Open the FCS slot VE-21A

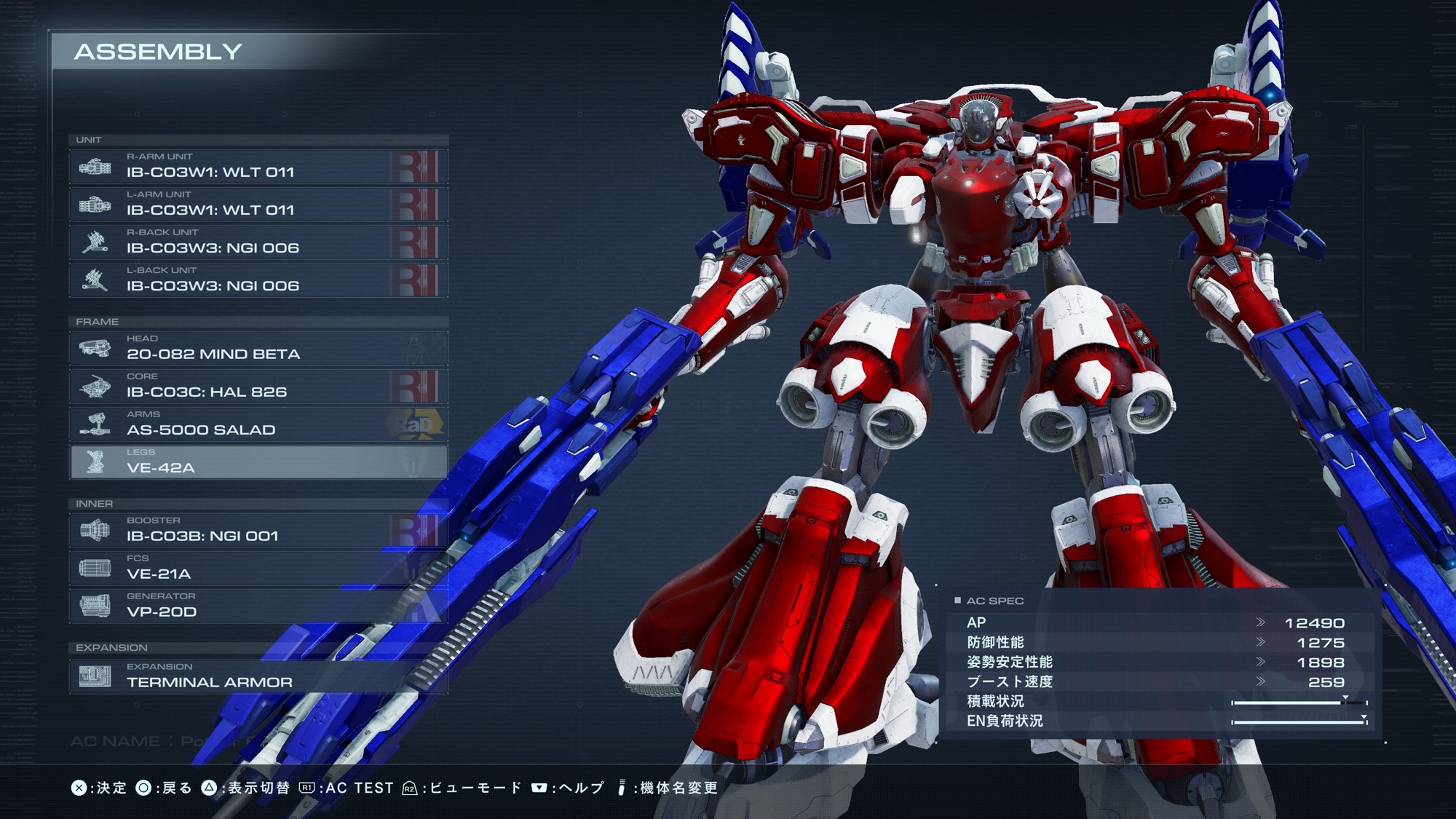(x=258, y=568)
